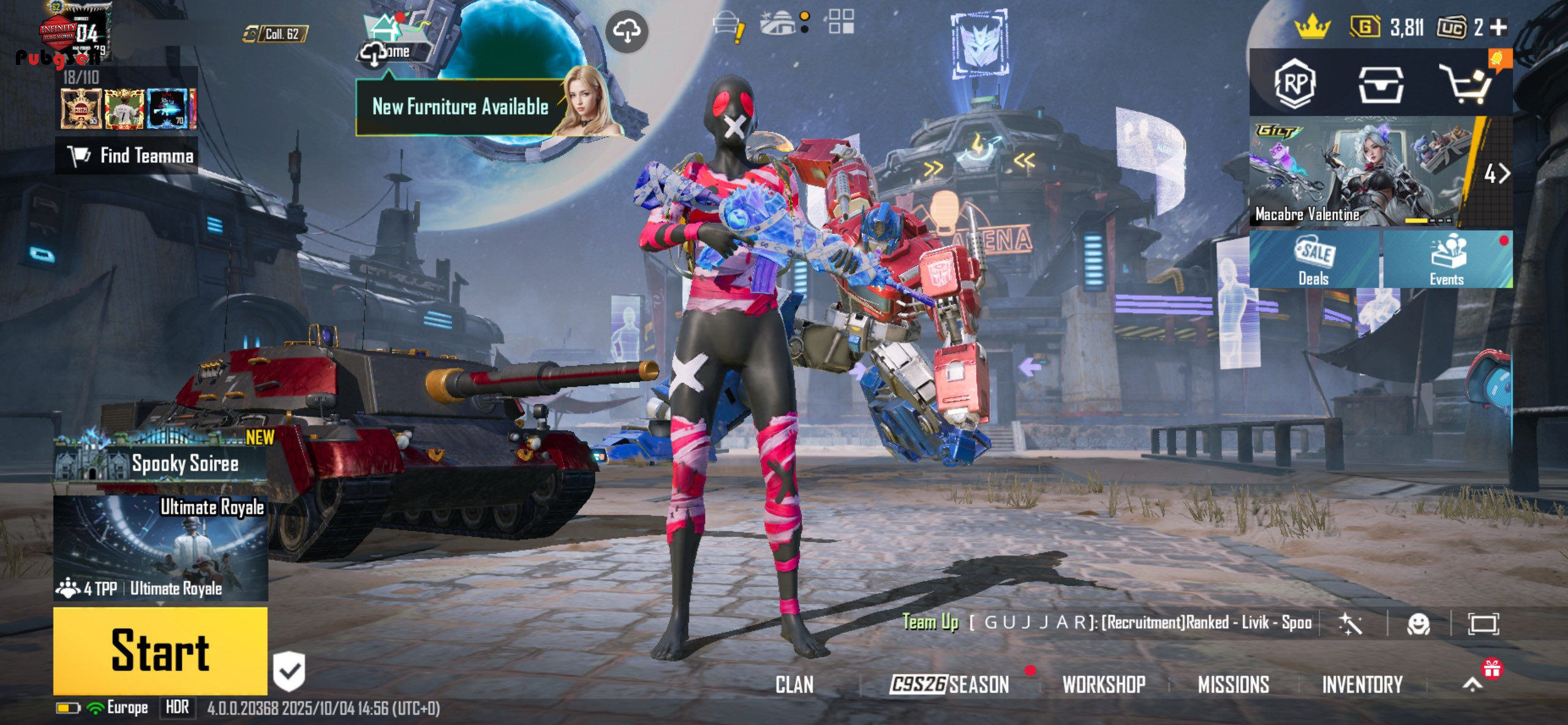Open the Clan menu

pyautogui.click(x=794, y=685)
